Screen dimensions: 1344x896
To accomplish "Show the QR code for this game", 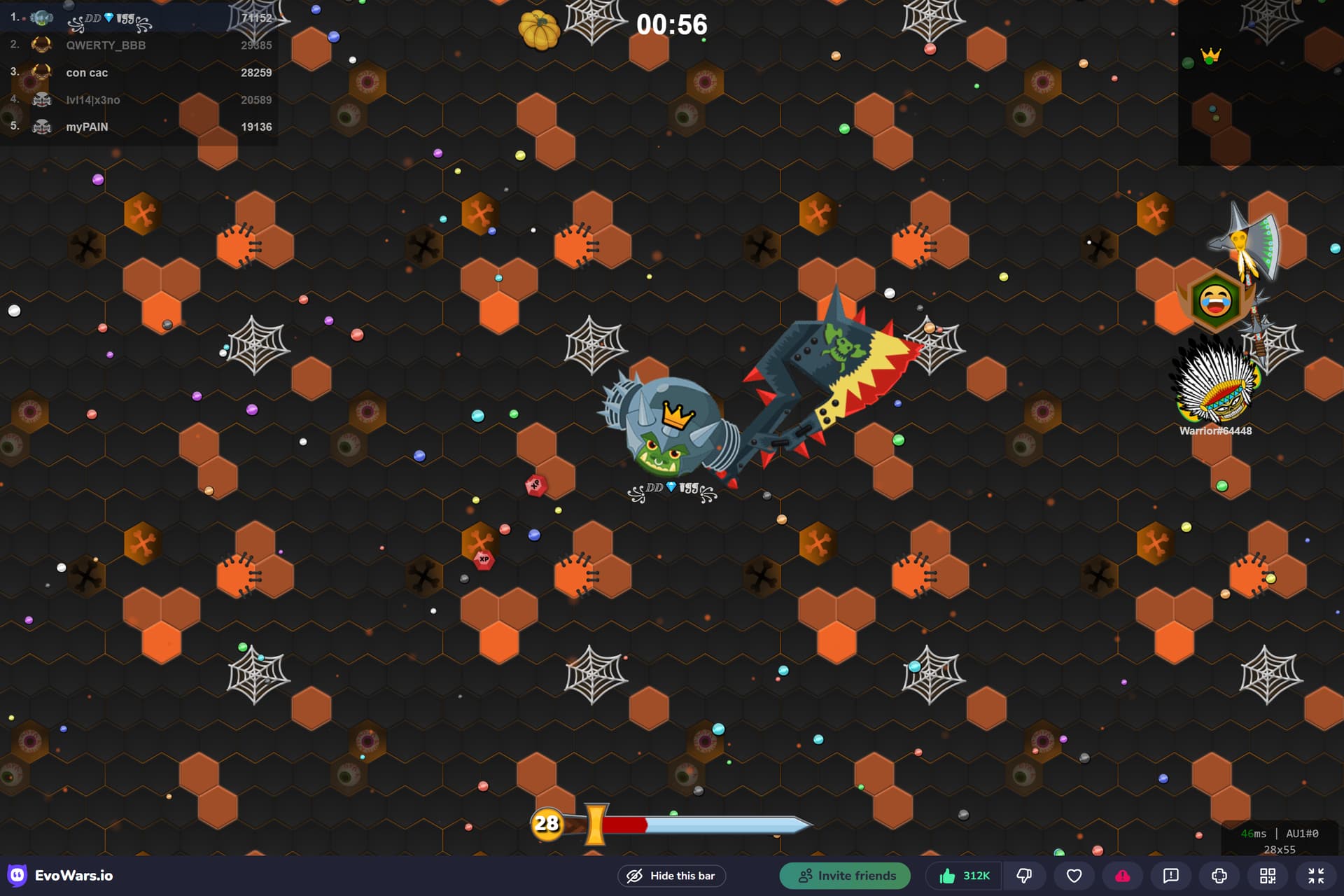I will click(1267, 876).
